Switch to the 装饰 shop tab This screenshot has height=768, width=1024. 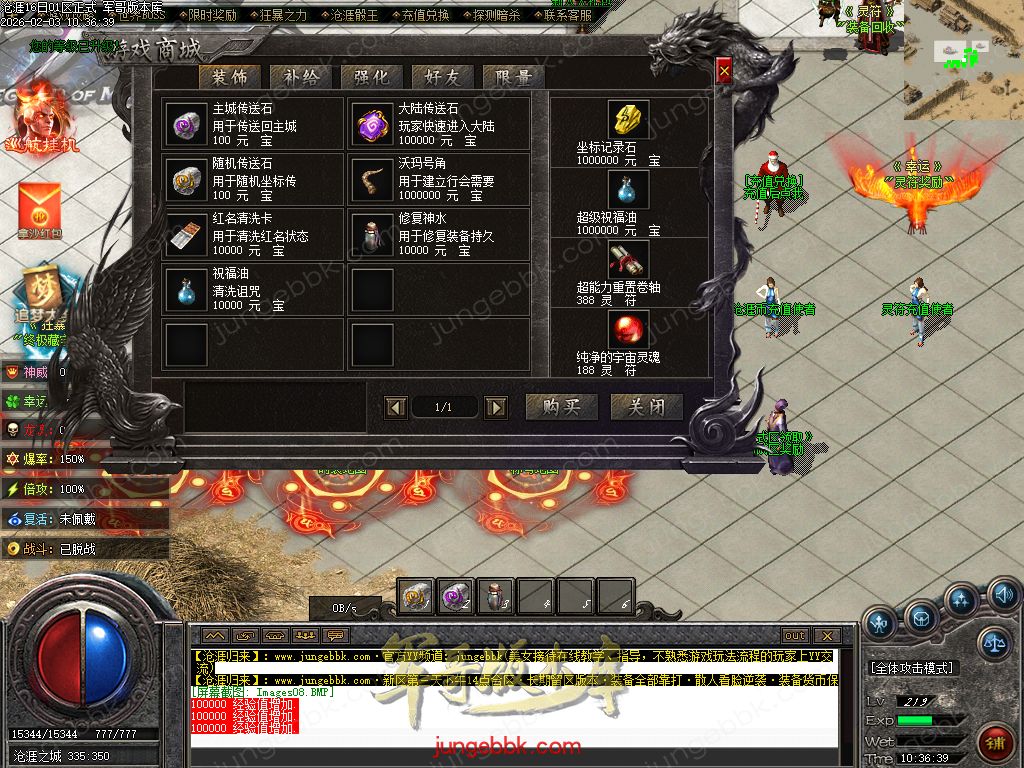coord(231,77)
